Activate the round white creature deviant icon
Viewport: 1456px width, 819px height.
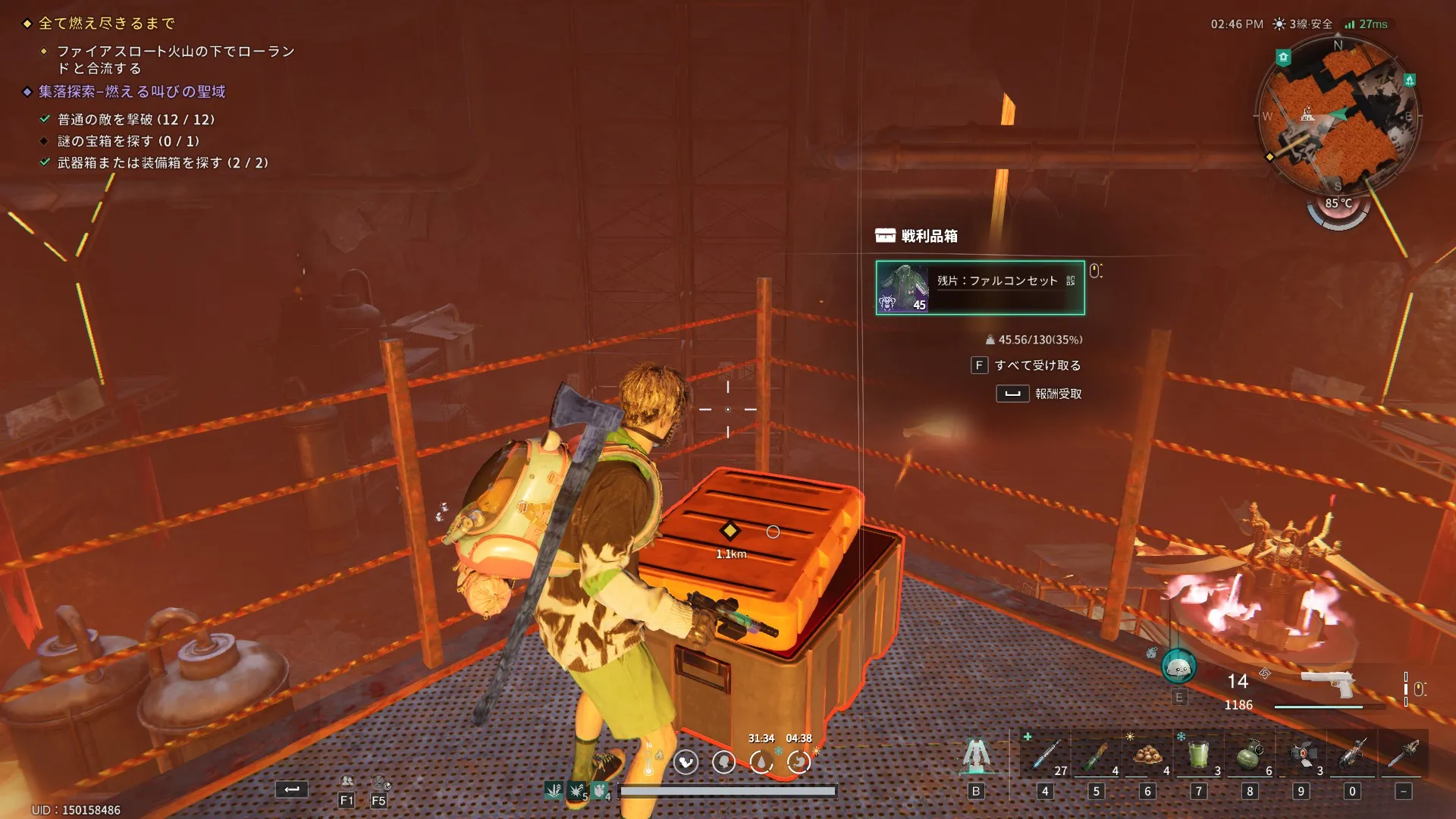pyautogui.click(x=1178, y=667)
